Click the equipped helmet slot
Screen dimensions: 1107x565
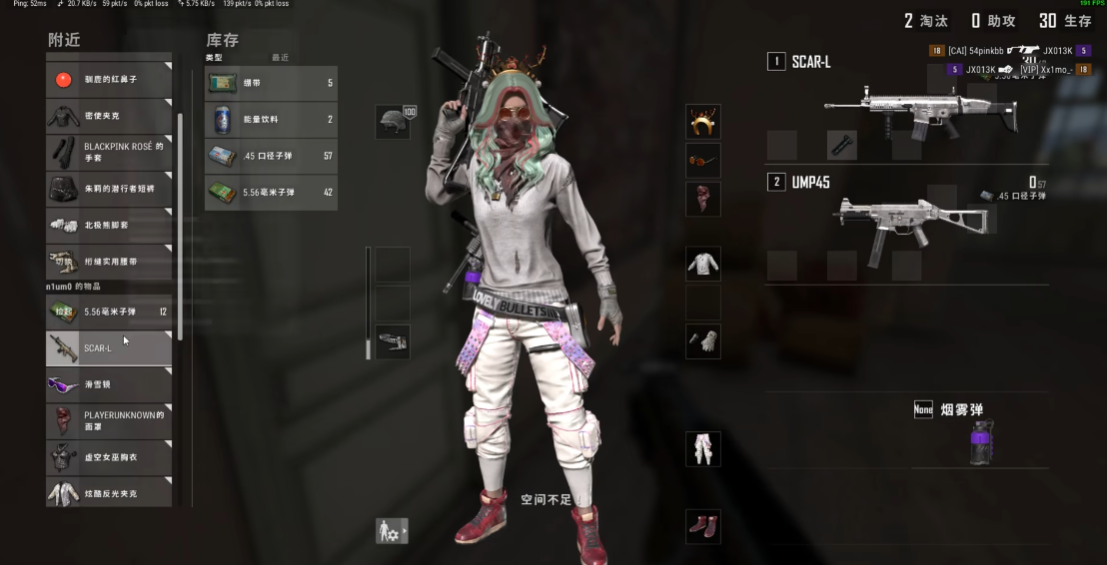pos(393,122)
